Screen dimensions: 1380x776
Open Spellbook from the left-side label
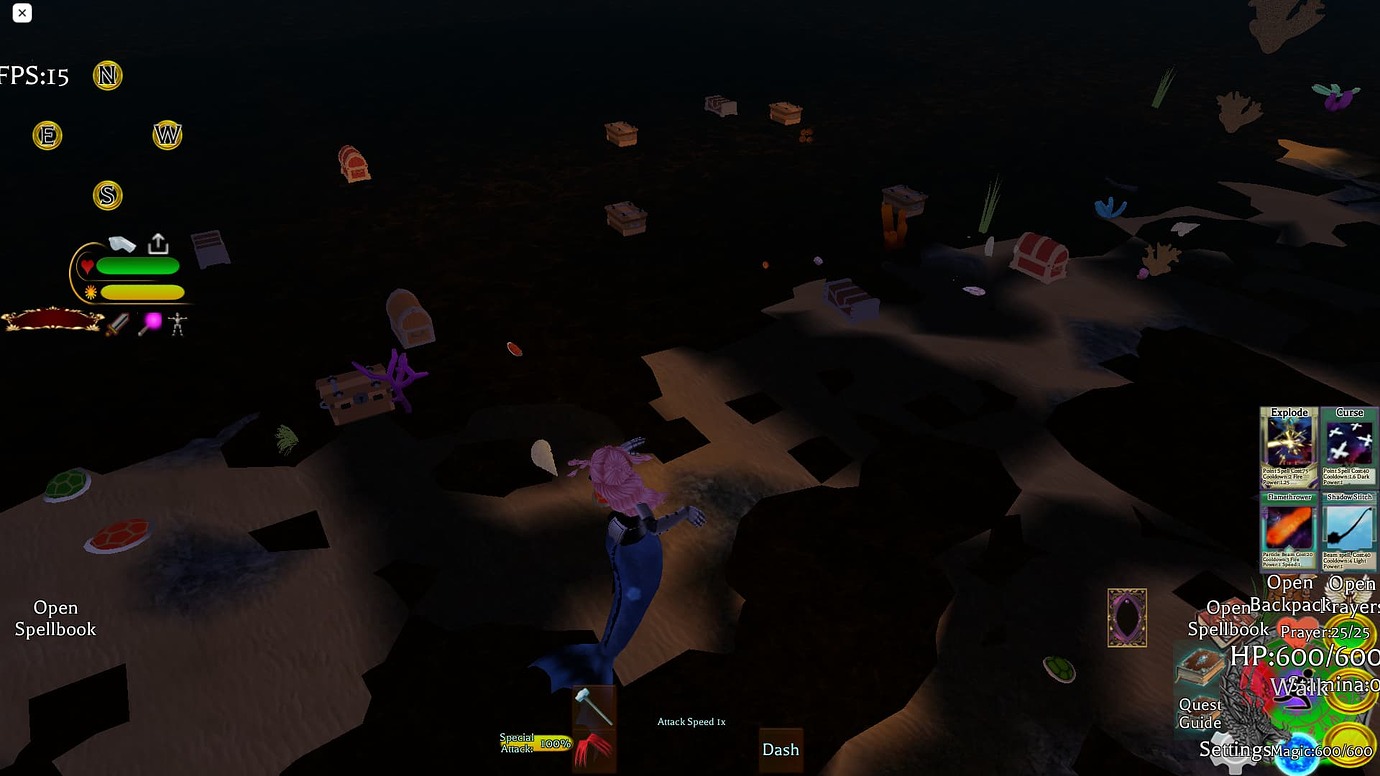click(56, 618)
